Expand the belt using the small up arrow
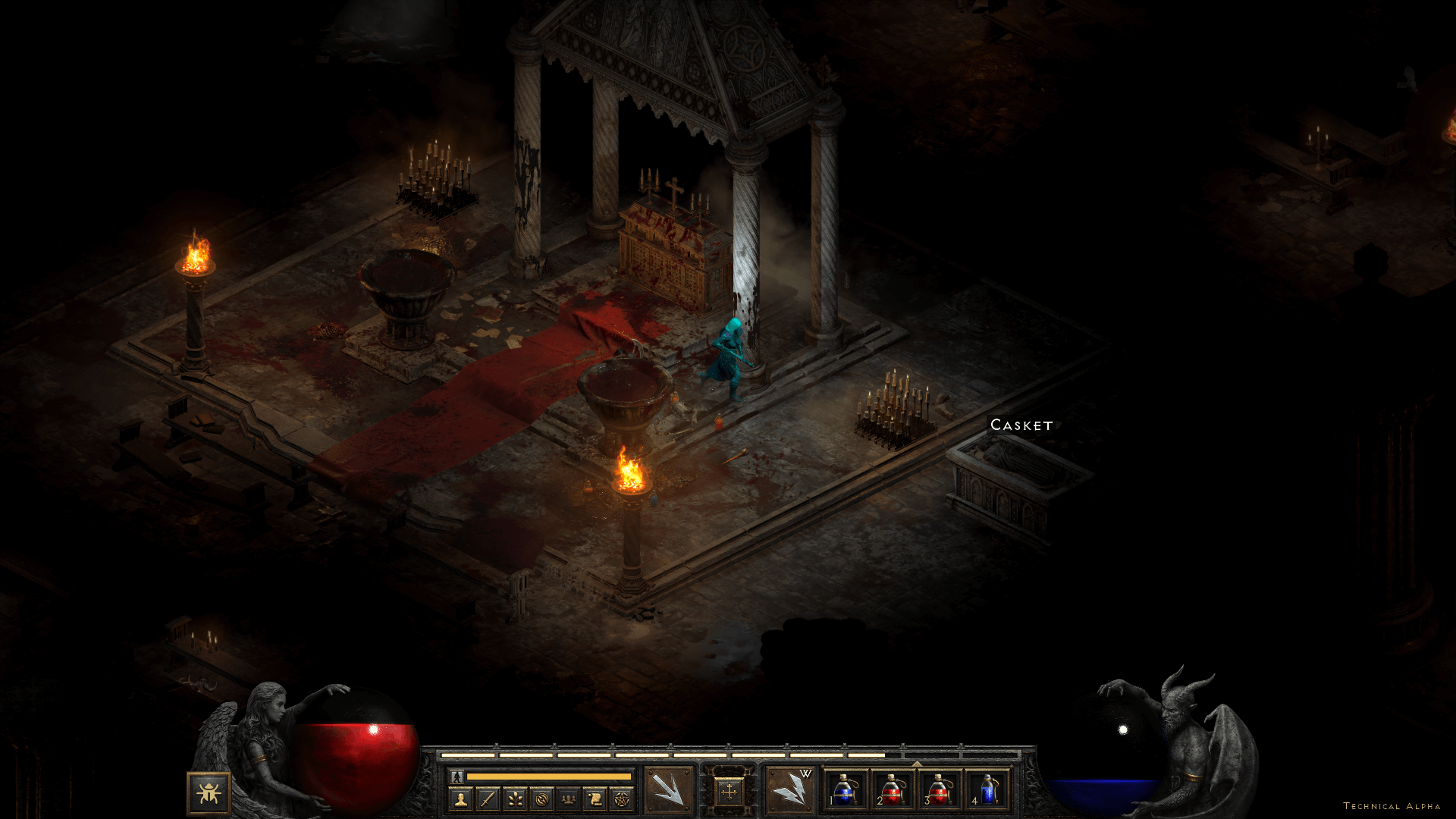The height and width of the screenshot is (819, 1456). pyautogui.click(x=916, y=764)
